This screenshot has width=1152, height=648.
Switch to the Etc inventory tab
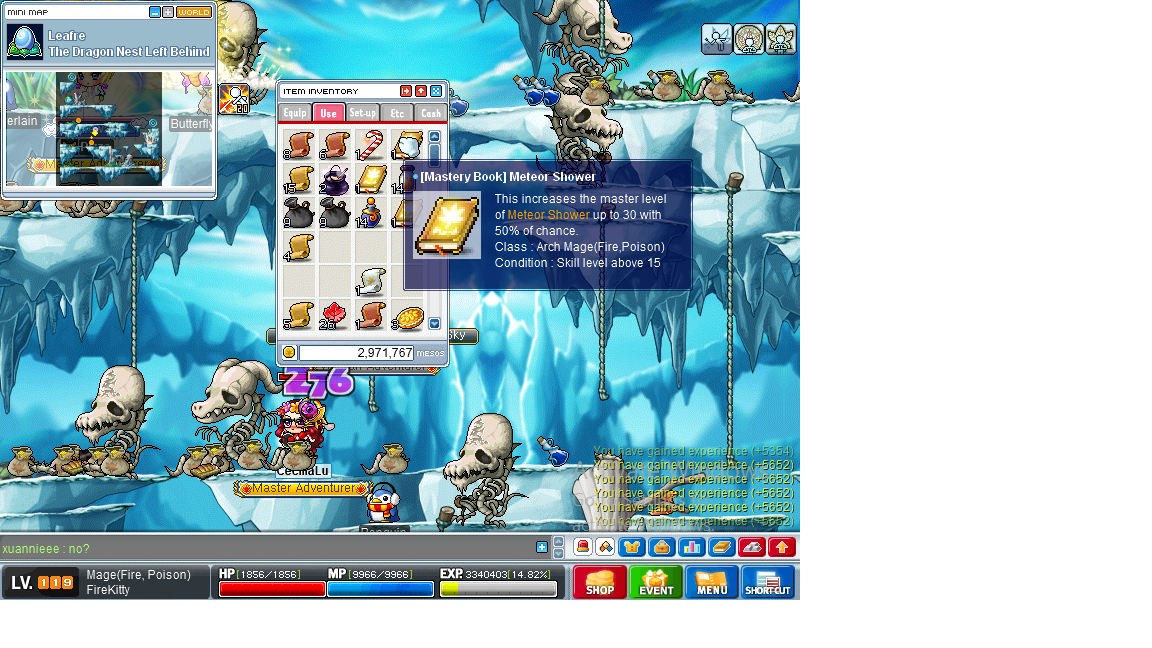point(397,113)
